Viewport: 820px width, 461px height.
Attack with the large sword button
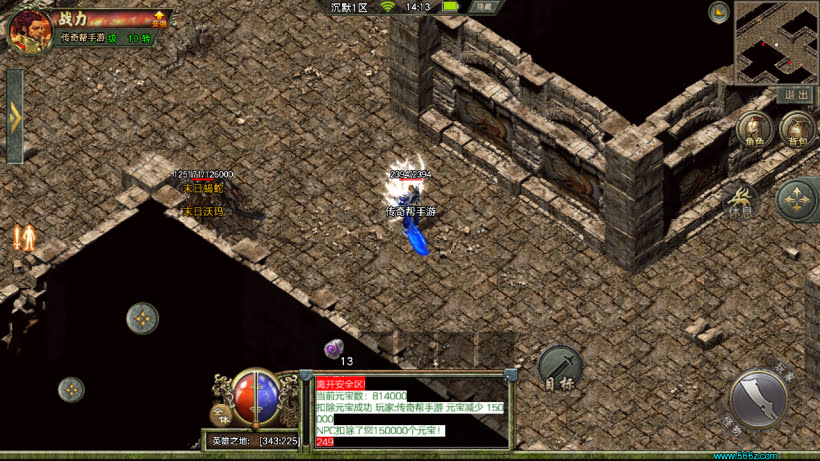pos(762,399)
